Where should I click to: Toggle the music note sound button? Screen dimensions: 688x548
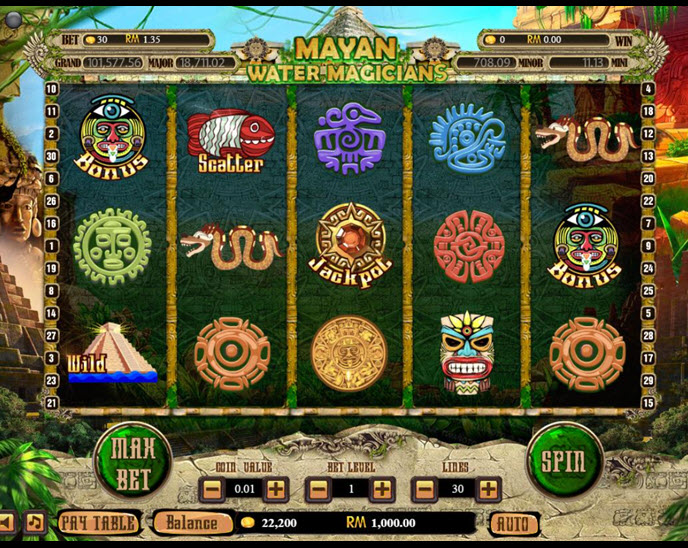tap(35, 522)
